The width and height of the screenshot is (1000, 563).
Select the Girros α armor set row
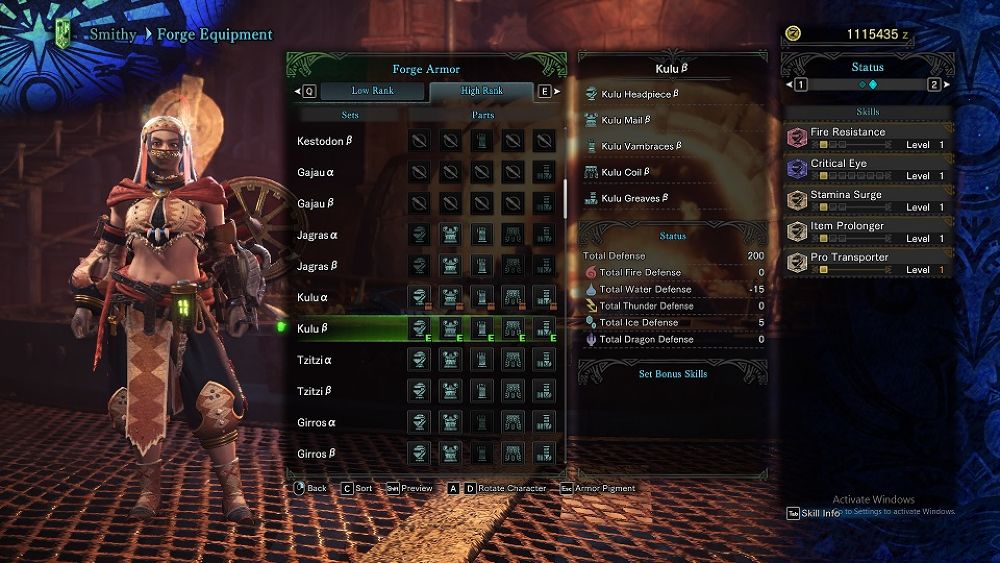[317, 422]
